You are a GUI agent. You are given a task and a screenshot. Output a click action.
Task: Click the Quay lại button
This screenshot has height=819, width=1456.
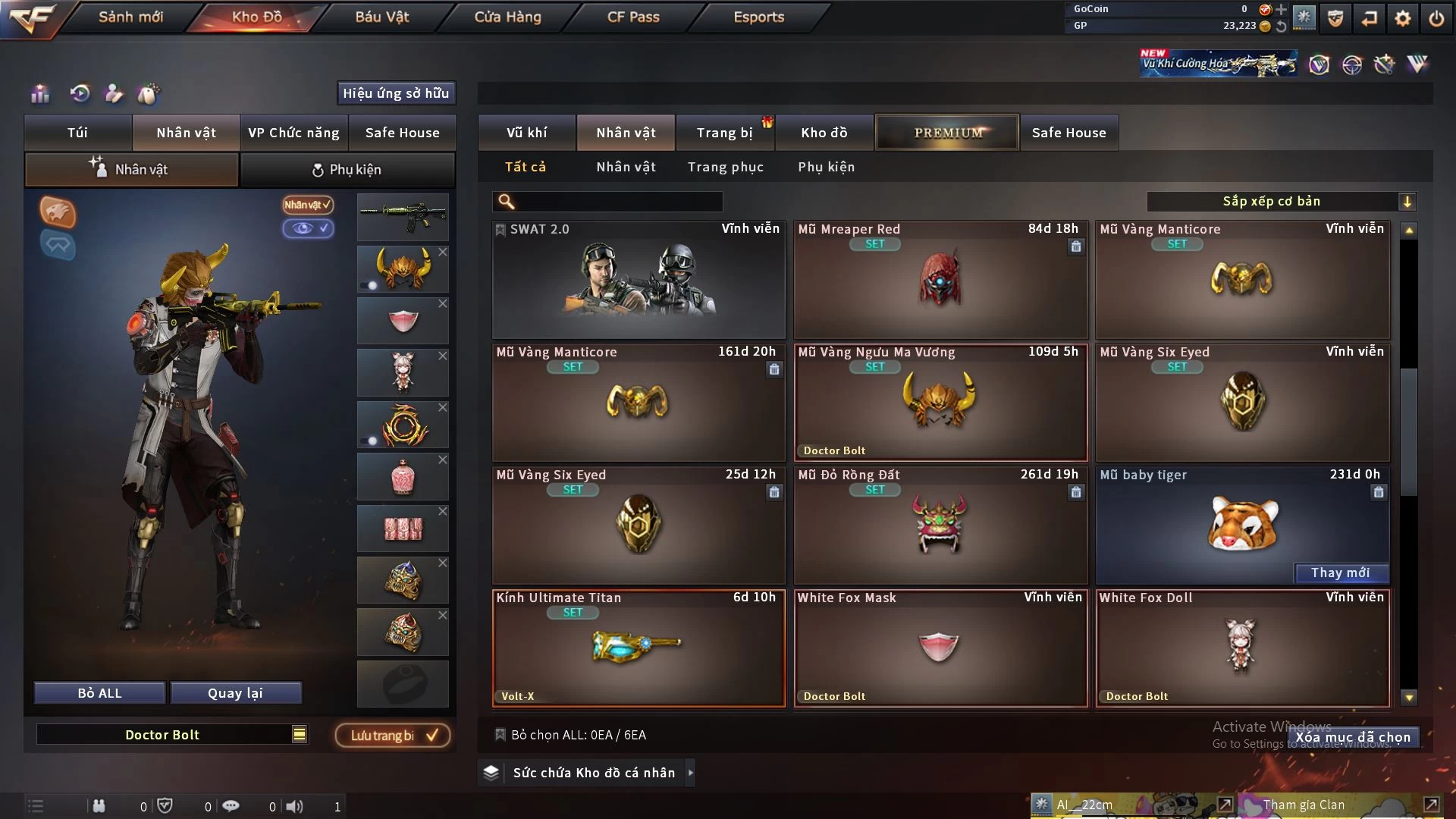click(235, 693)
